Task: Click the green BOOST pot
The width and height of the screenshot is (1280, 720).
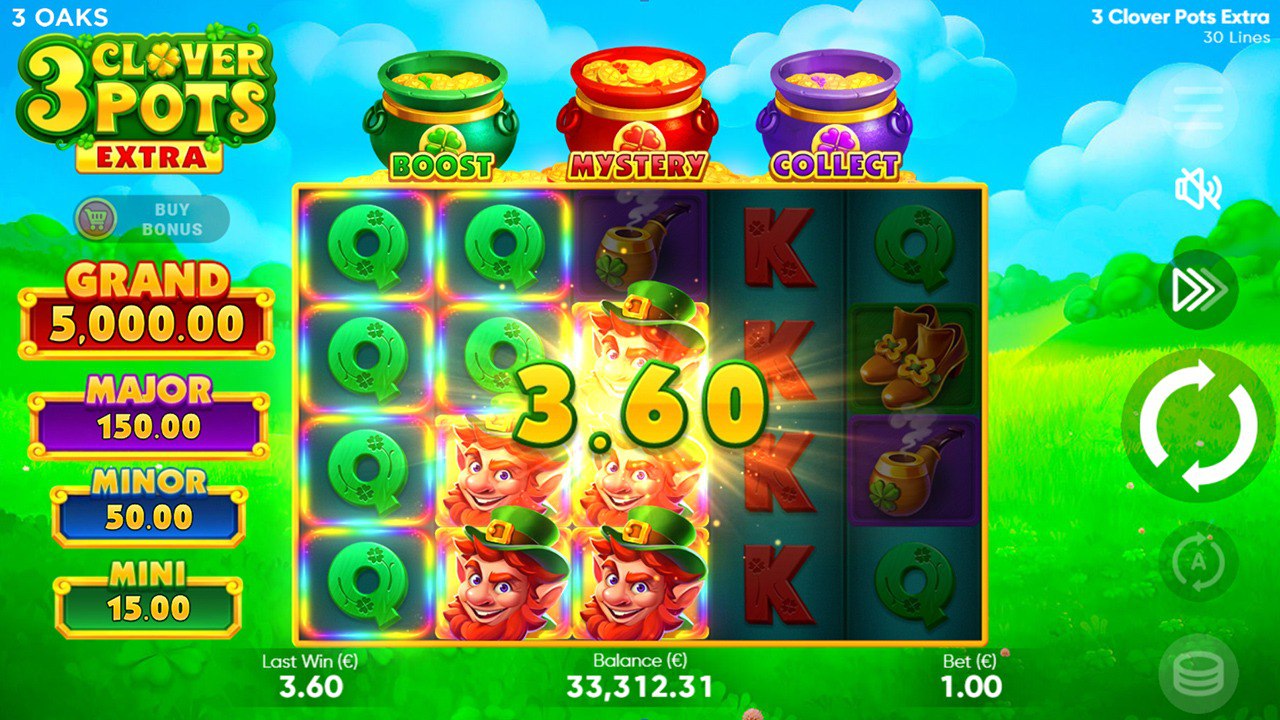Action: pos(443,110)
